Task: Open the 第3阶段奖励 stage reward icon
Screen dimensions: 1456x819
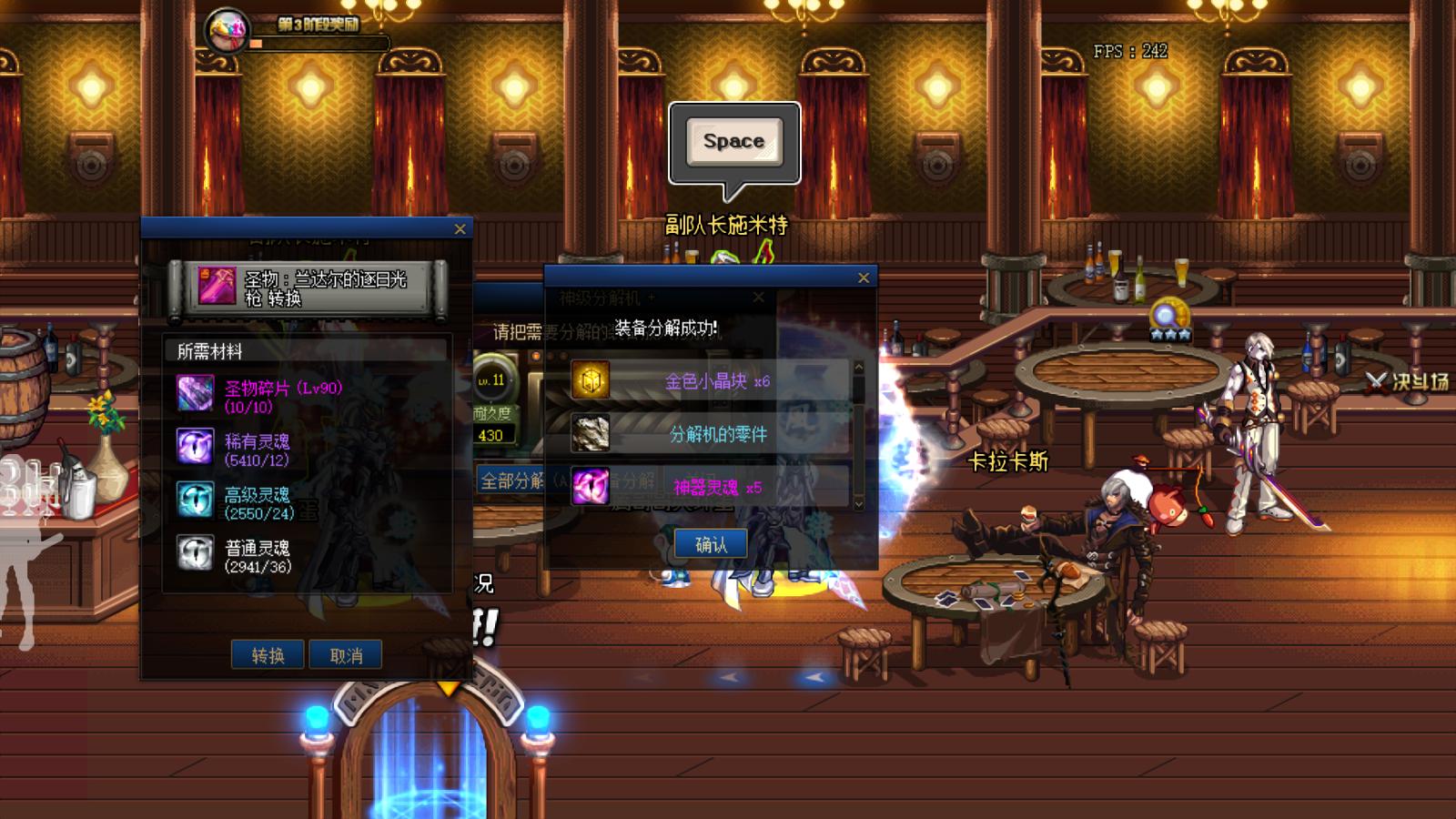Action: click(x=227, y=32)
